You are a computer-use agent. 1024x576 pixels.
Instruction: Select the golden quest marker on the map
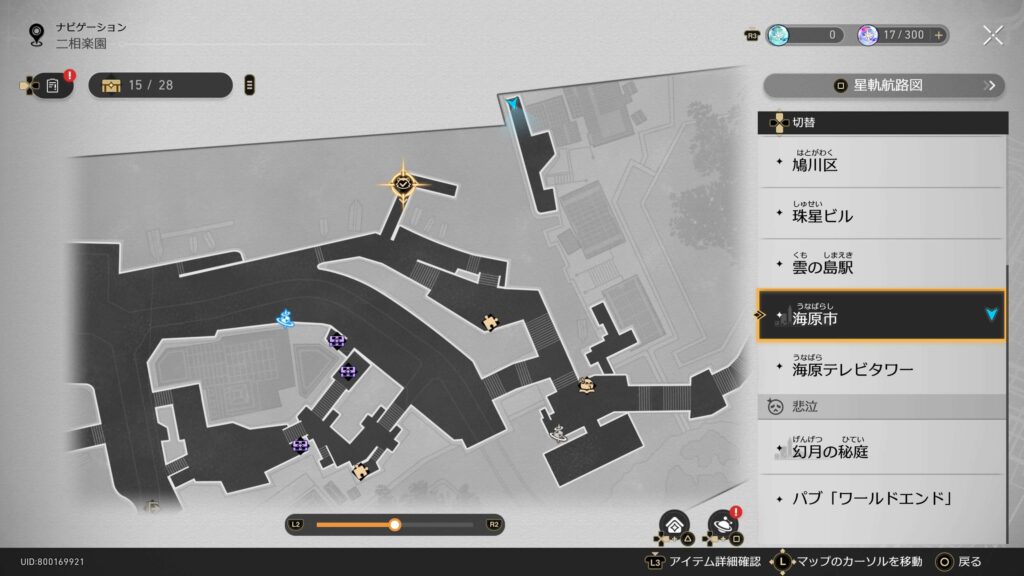[x=403, y=183]
